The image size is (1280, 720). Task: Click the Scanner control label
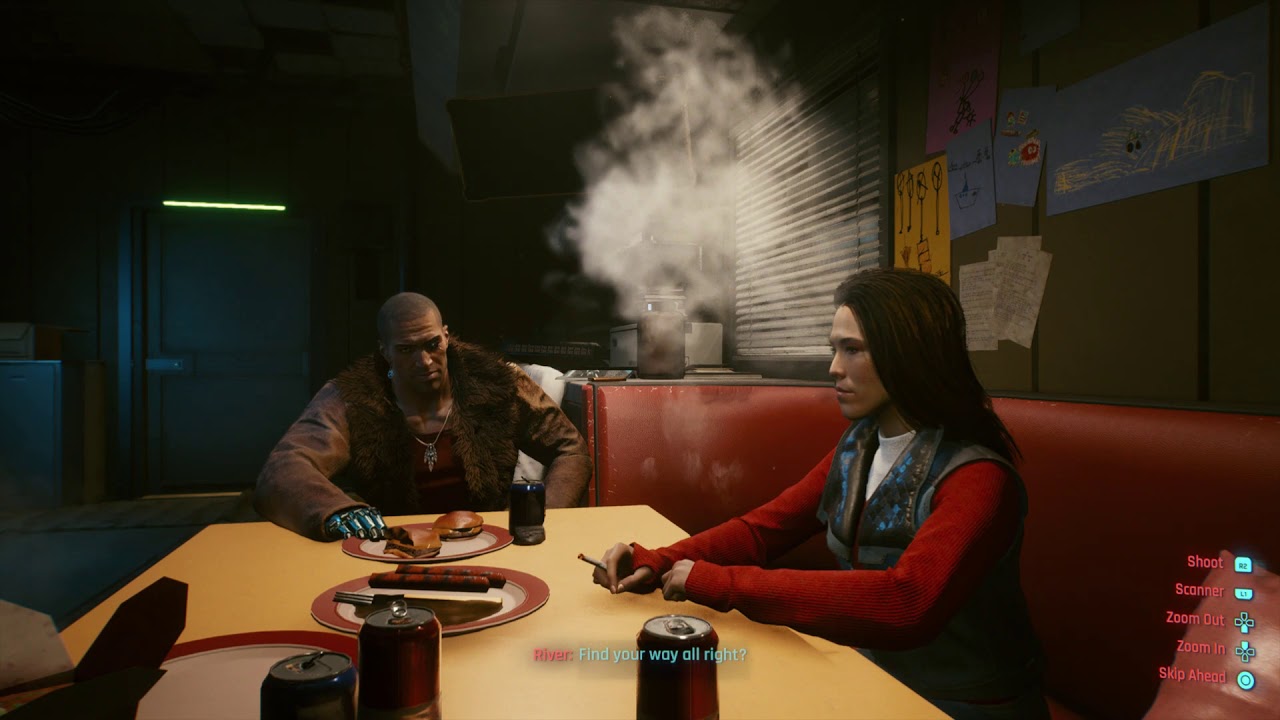[x=1201, y=590]
